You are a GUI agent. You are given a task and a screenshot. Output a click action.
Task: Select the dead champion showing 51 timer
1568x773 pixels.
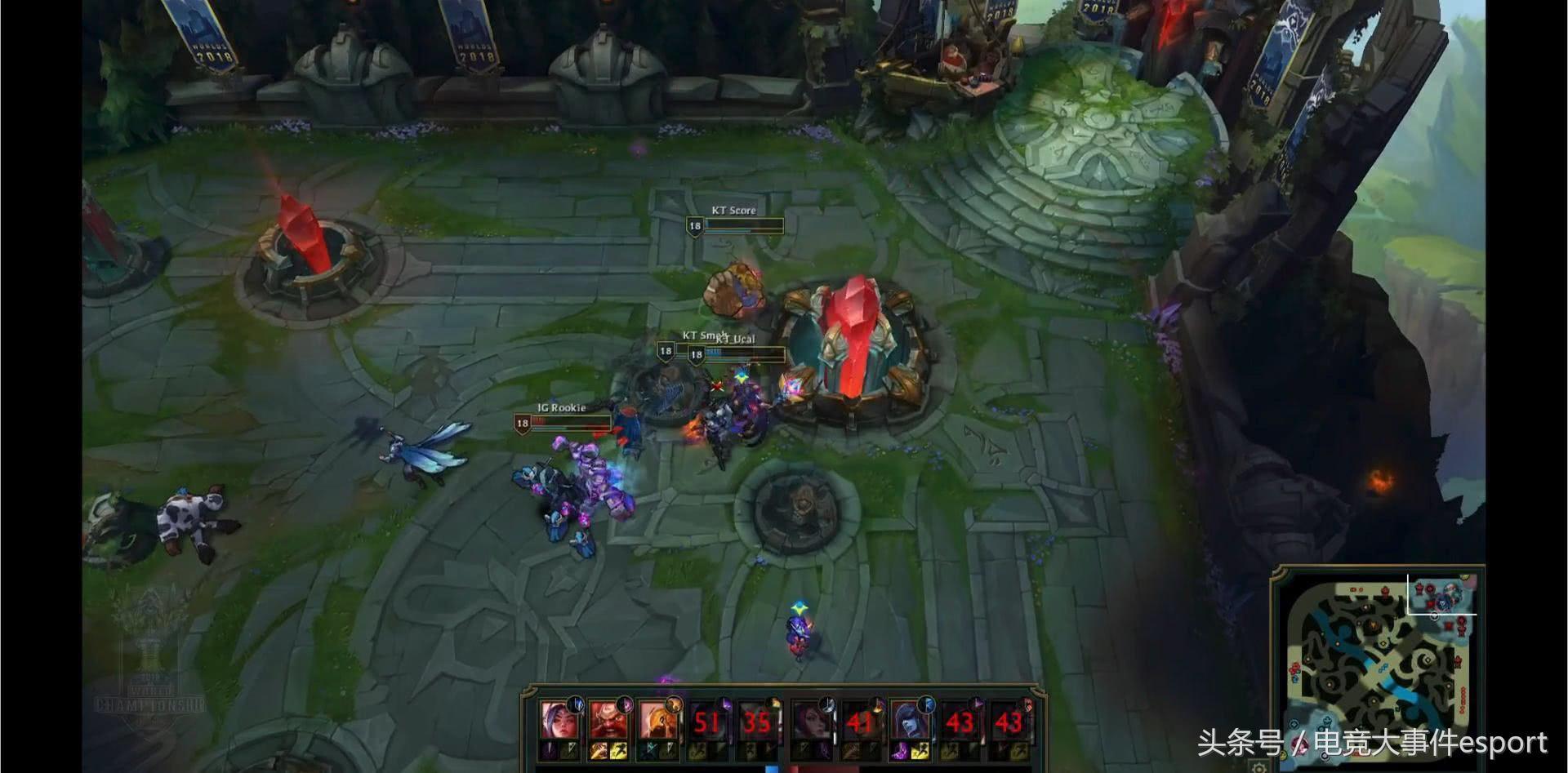pyautogui.click(x=706, y=722)
